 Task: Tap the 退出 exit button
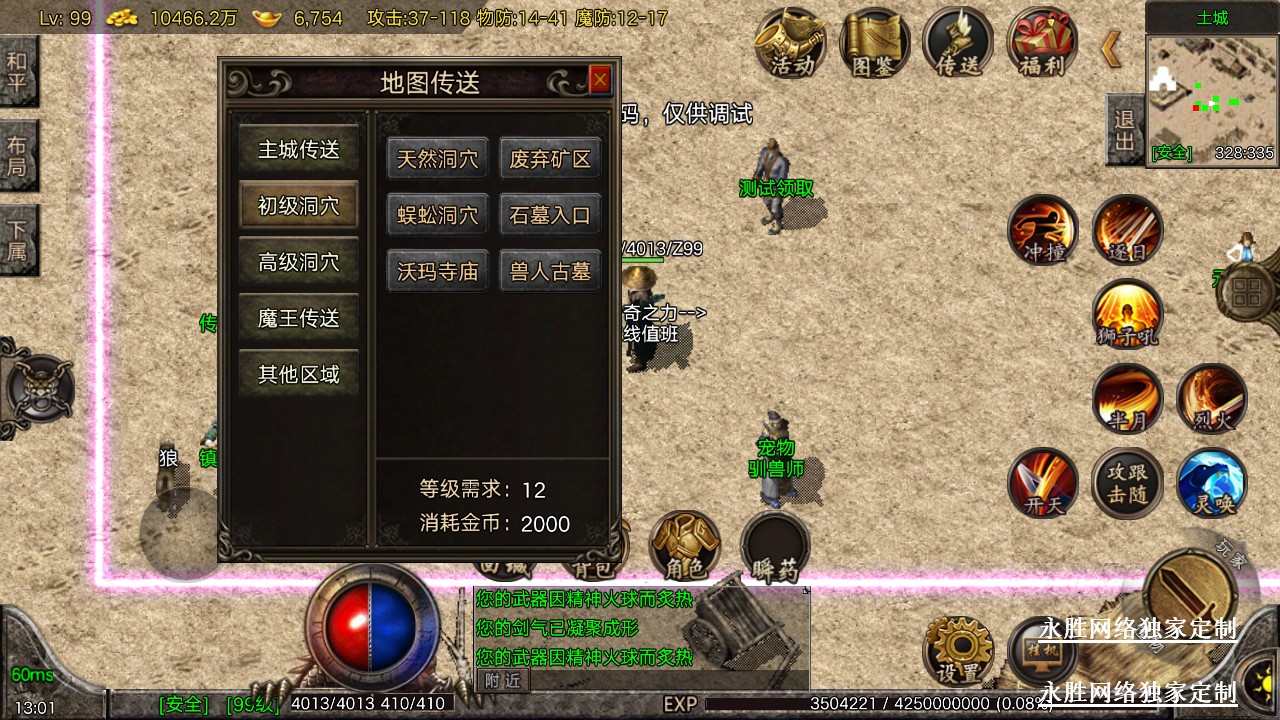pos(1124,130)
